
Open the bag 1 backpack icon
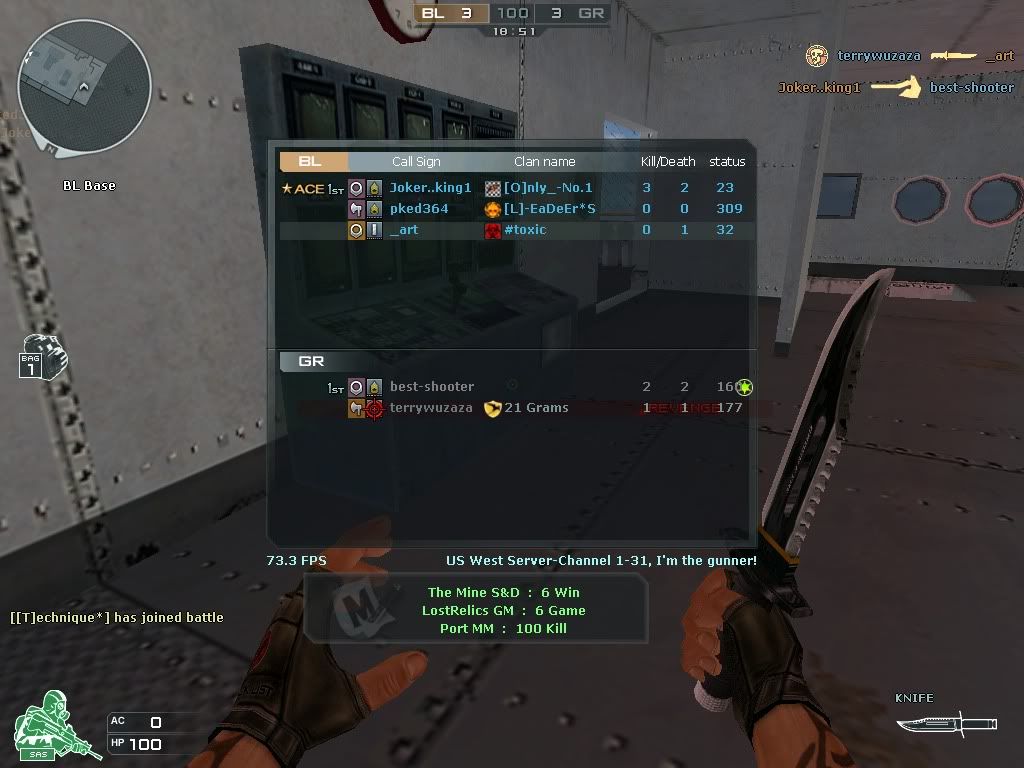click(x=42, y=358)
